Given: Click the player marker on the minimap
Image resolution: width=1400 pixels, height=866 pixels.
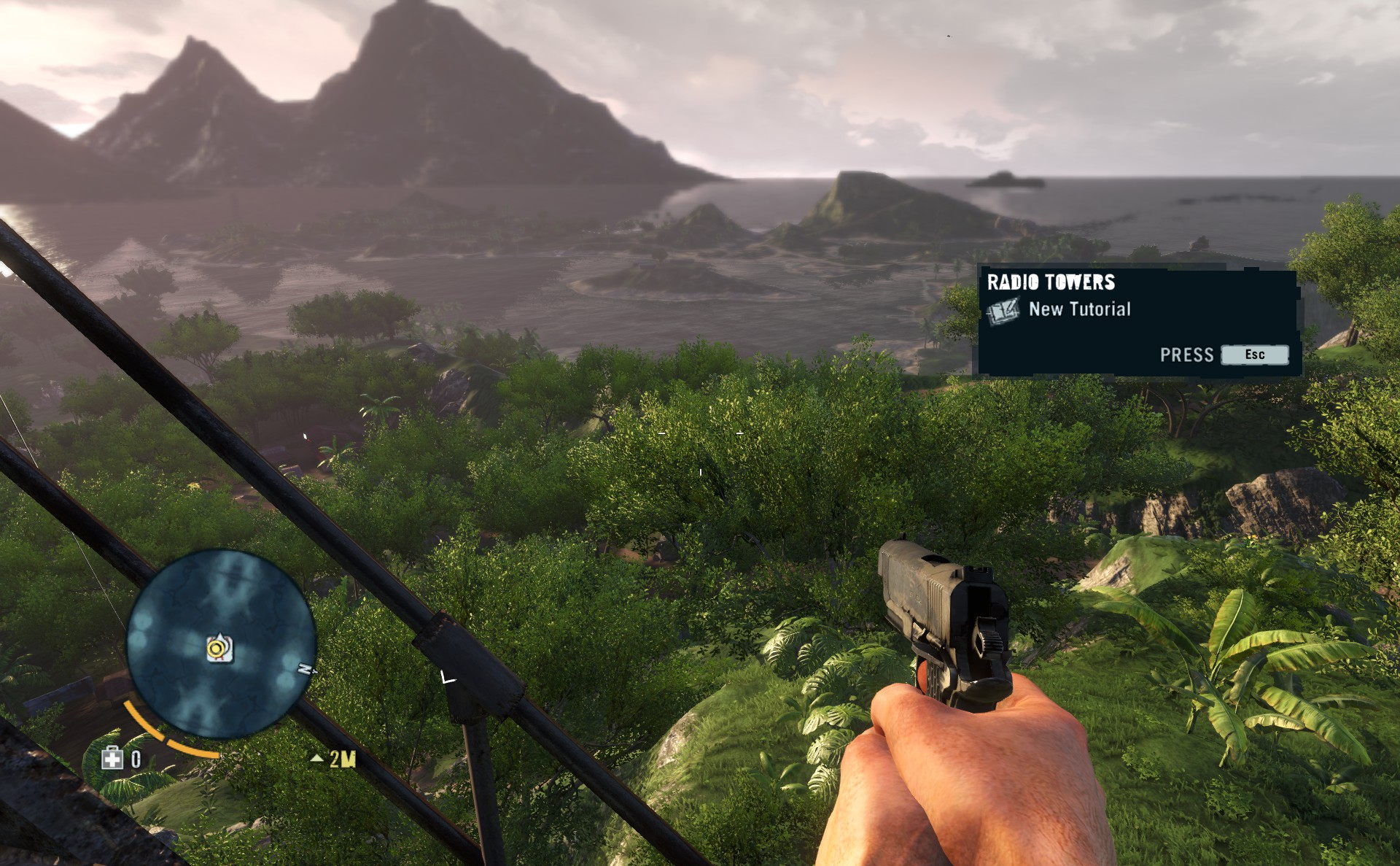Looking at the screenshot, I should [x=218, y=649].
